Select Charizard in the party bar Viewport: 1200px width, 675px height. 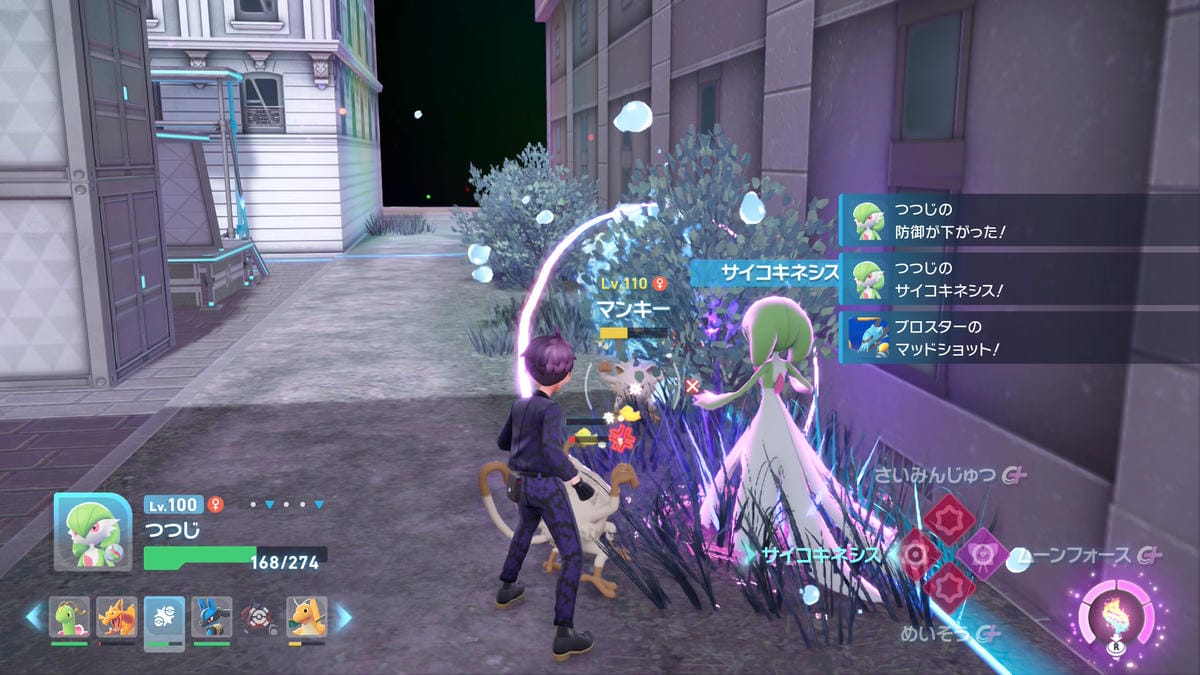[x=117, y=617]
